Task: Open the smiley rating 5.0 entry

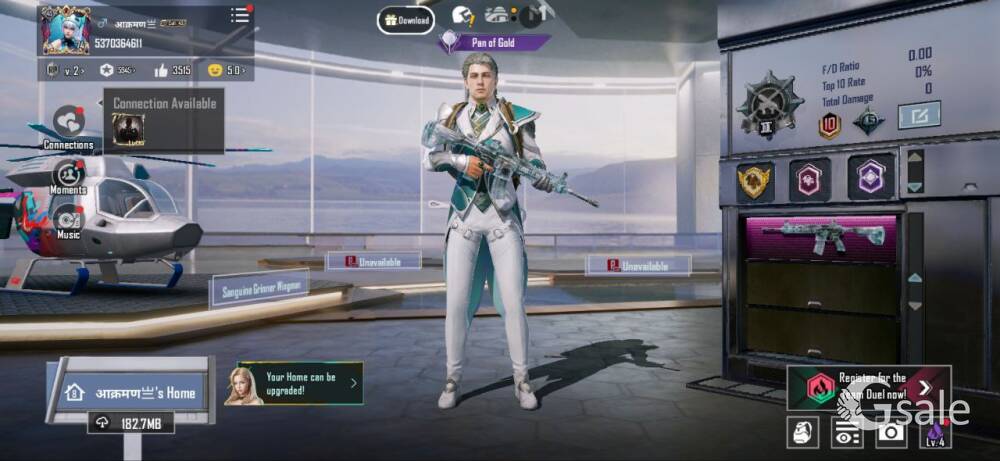Action: [x=226, y=70]
